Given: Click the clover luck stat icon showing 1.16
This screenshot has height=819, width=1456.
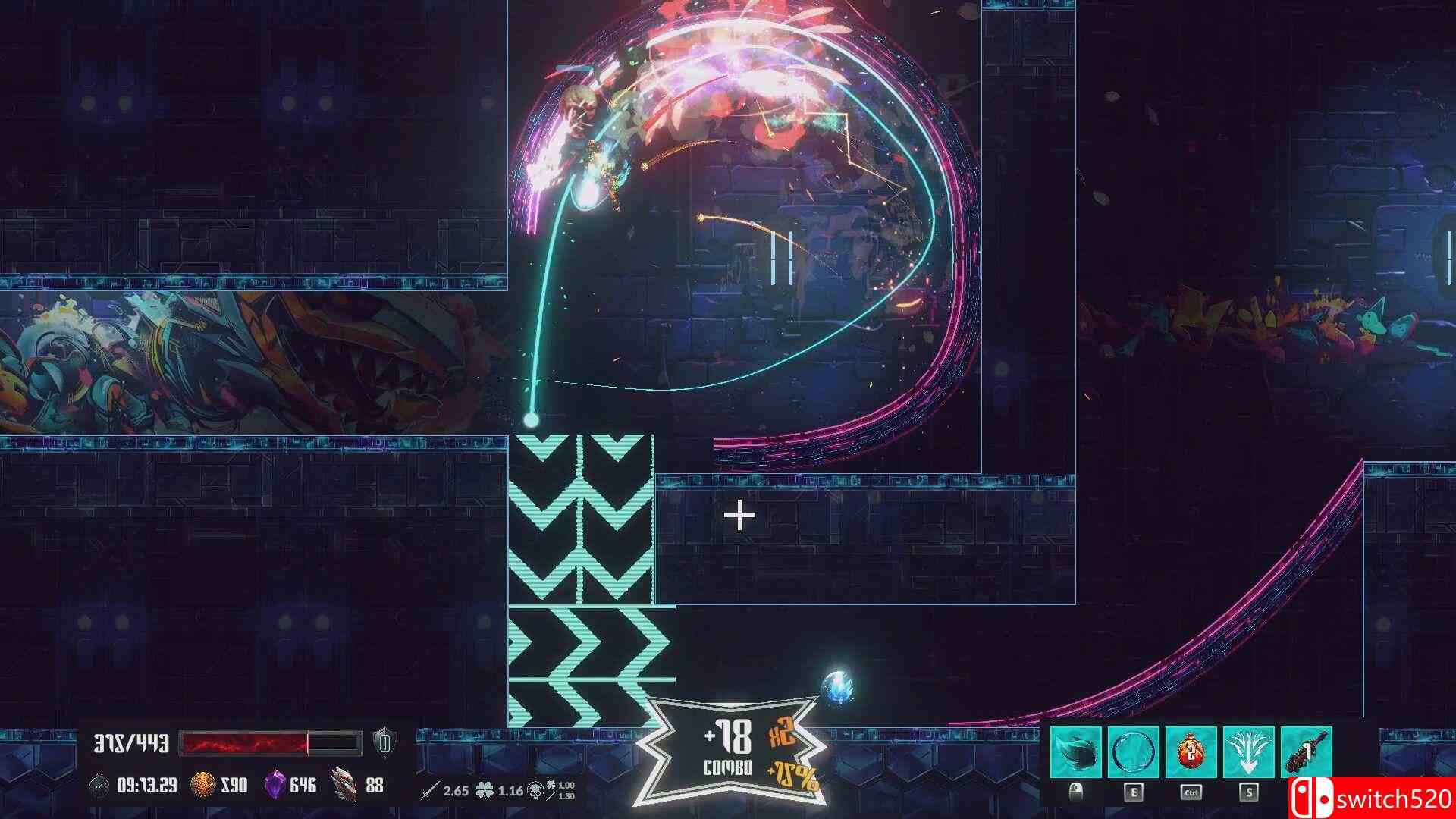Looking at the screenshot, I should [x=485, y=791].
